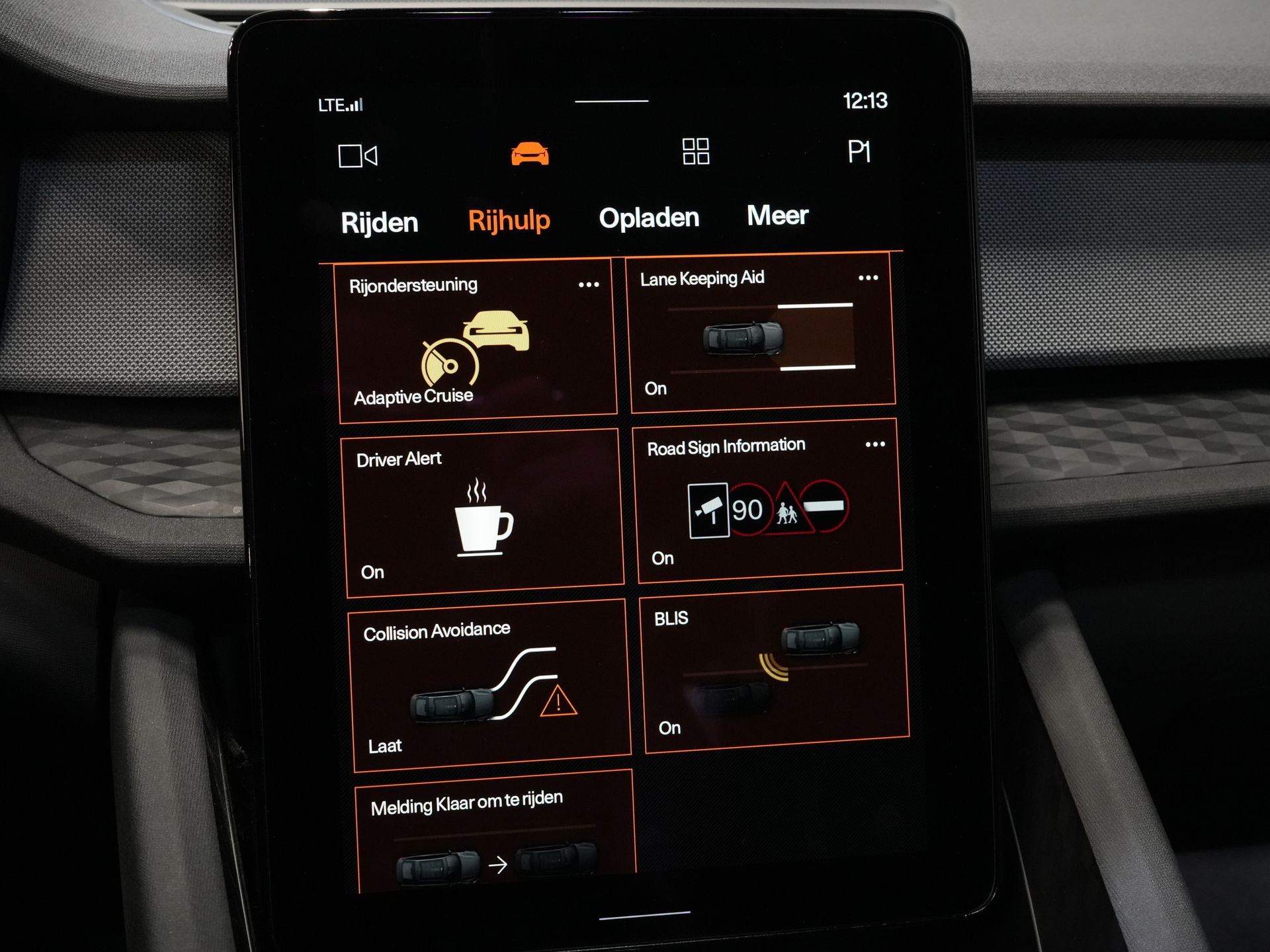Open Rijondersteuning more options dots
This screenshot has height=952, width=1270.
[x=589, y=285]
